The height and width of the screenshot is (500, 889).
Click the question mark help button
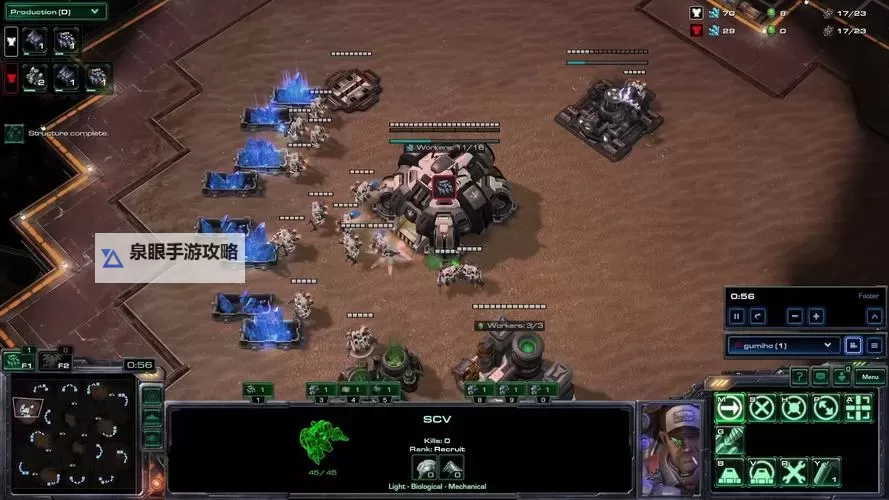pos(799,377)
